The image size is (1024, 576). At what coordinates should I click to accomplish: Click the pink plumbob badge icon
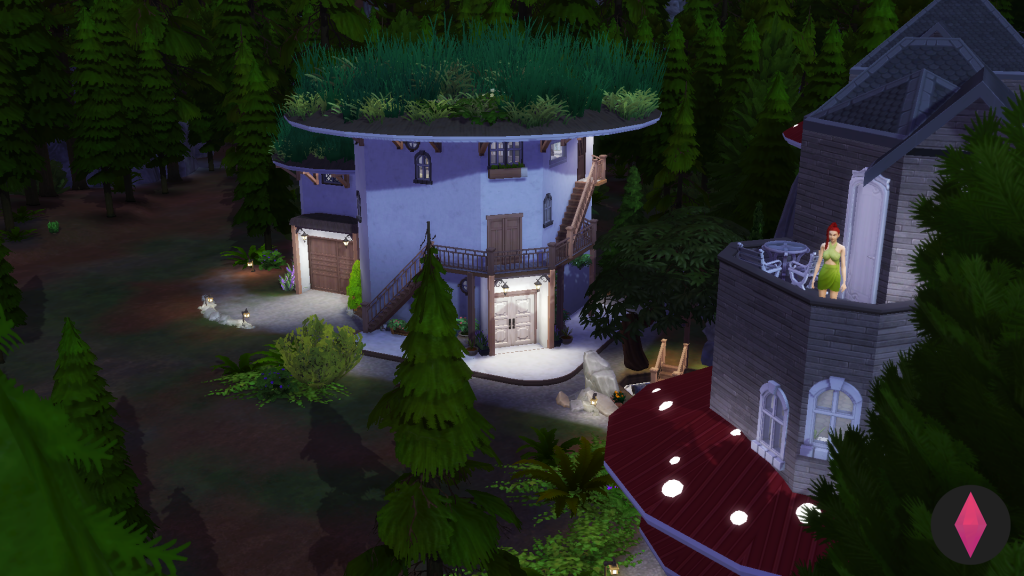[969, 524]
